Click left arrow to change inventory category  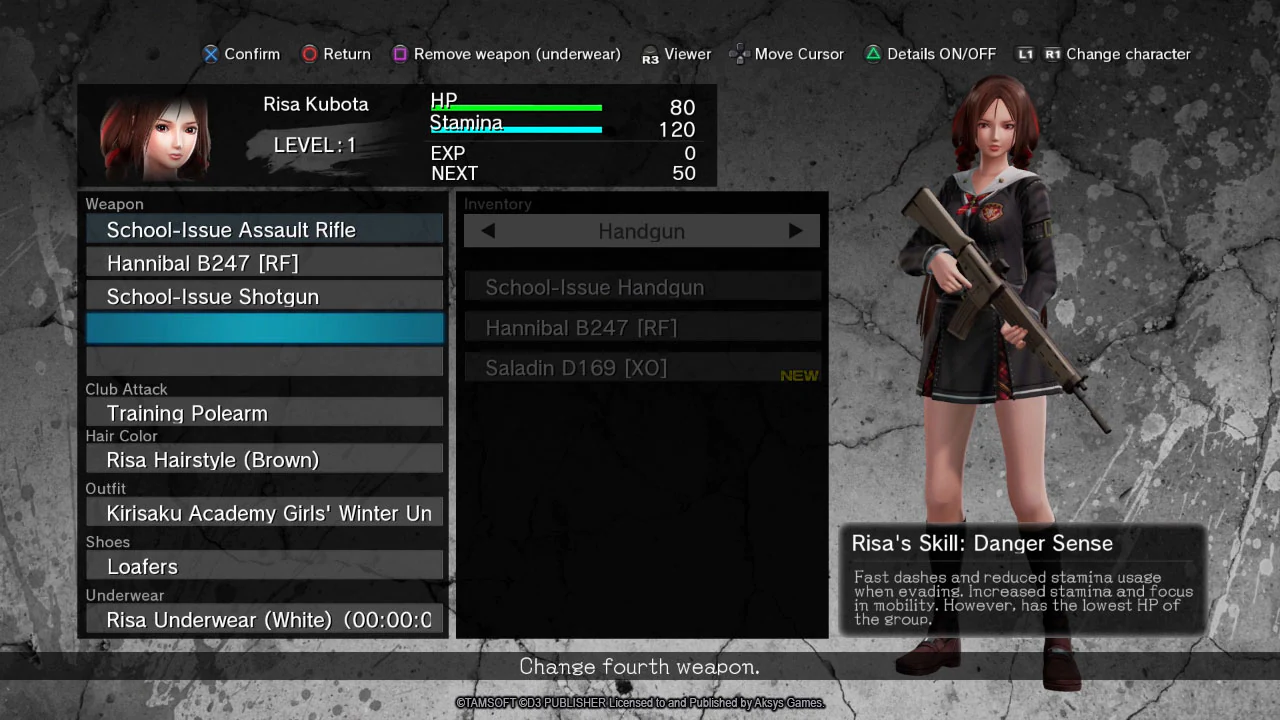488,231
